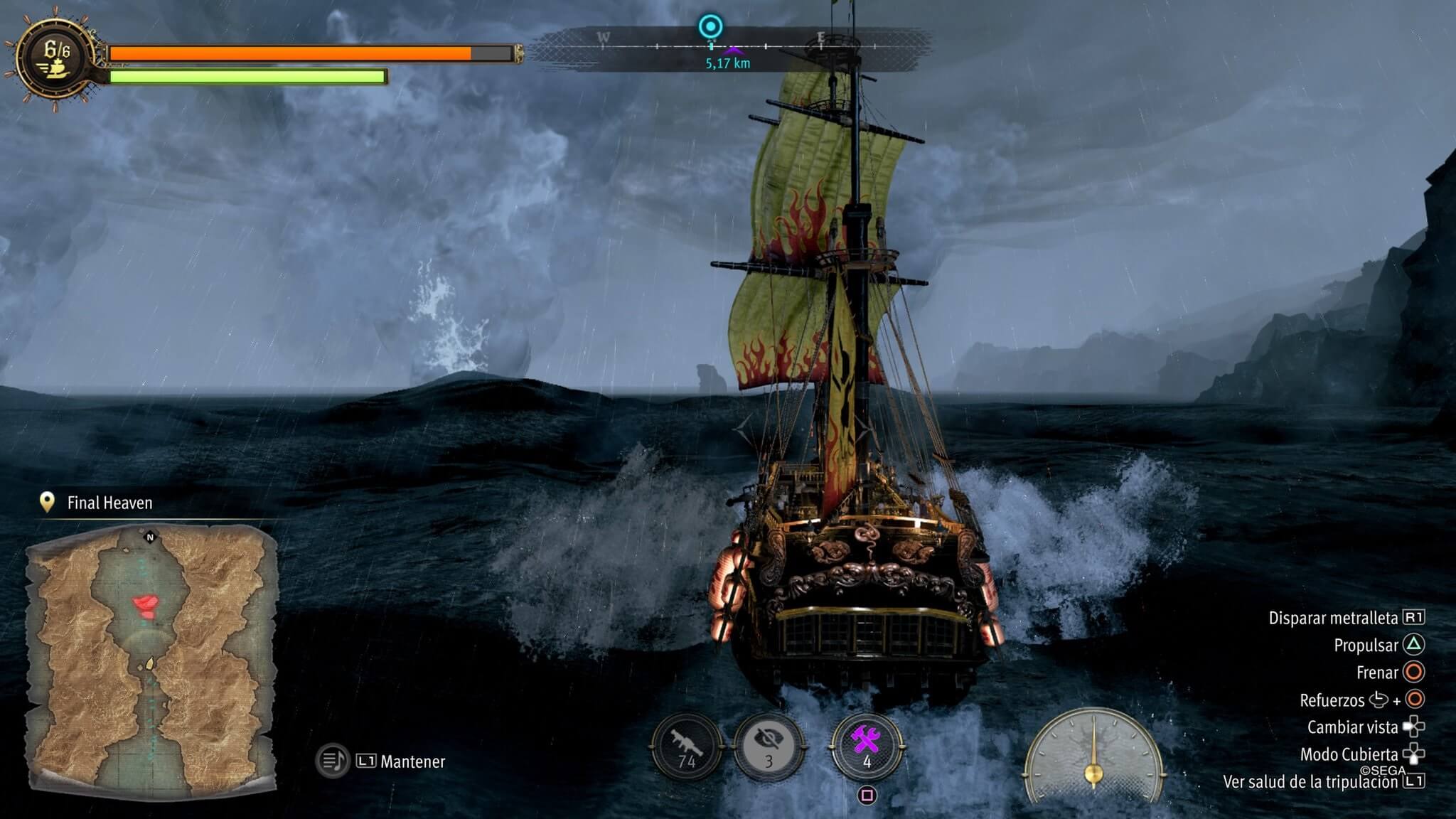
Task: Click the Final Heaven location label
Action: 109,503
